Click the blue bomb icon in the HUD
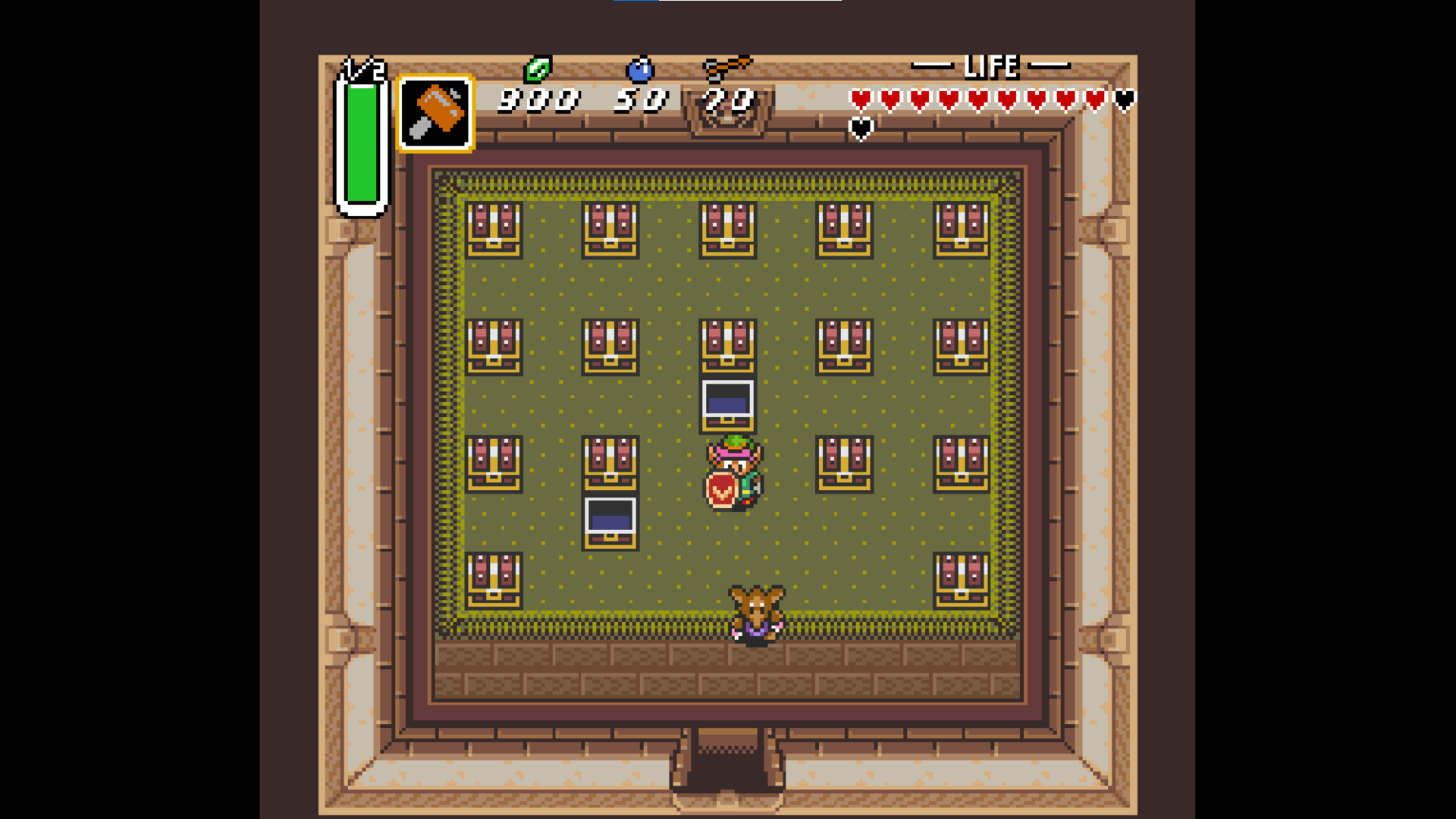Screen dimensions: 1456x819 tap(639, 68)
